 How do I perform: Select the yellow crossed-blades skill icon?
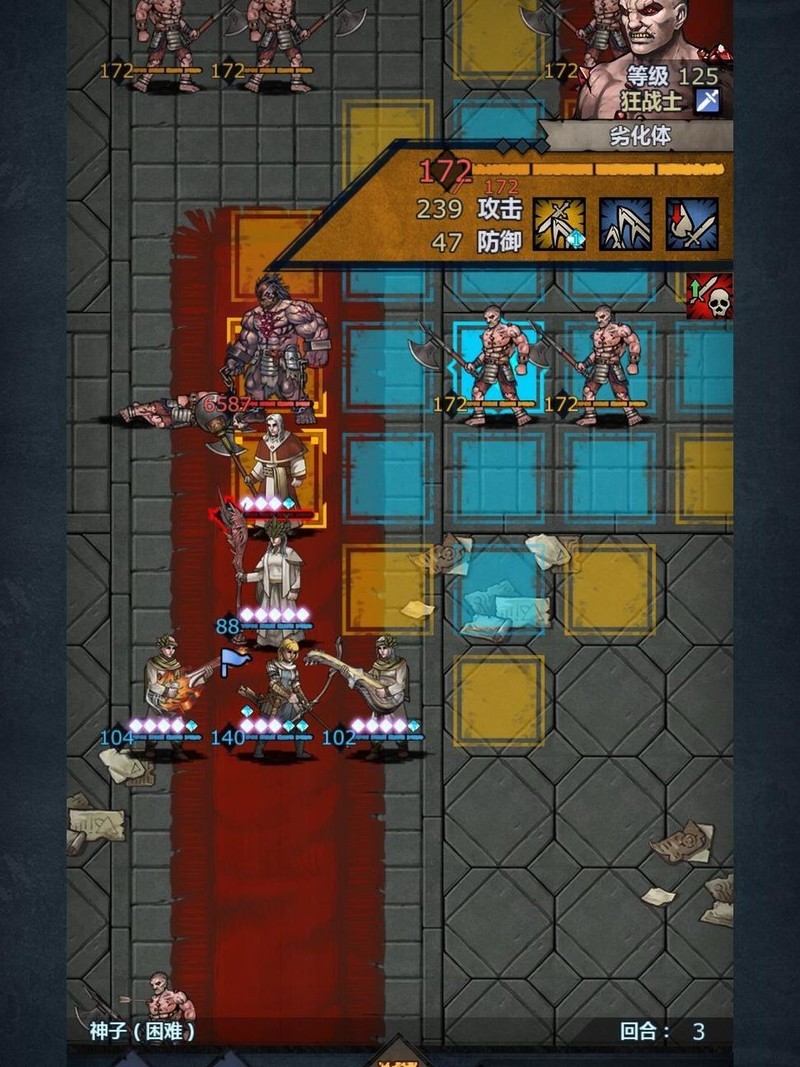(x=559, y=223)
